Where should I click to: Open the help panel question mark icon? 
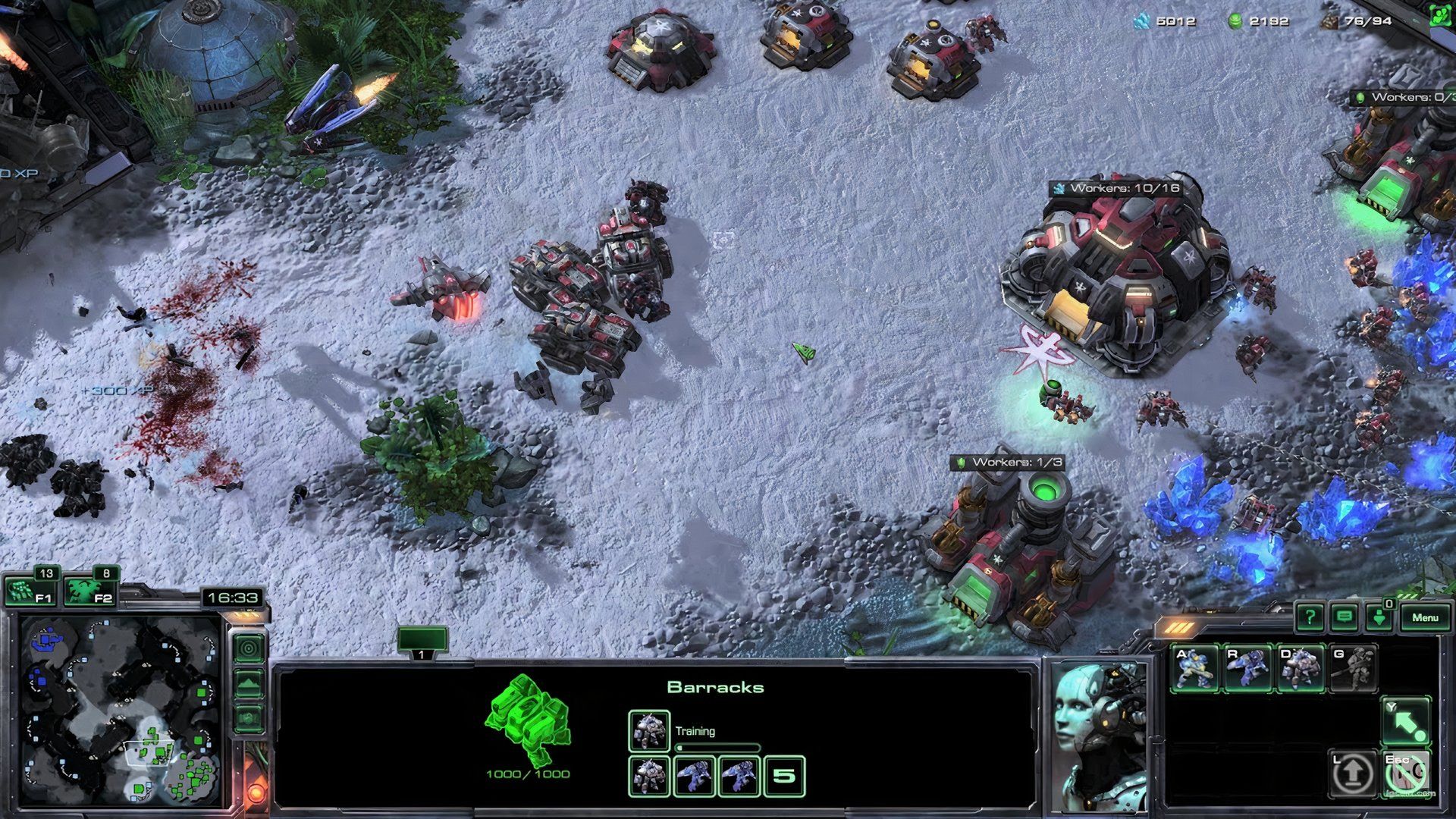1310,617
